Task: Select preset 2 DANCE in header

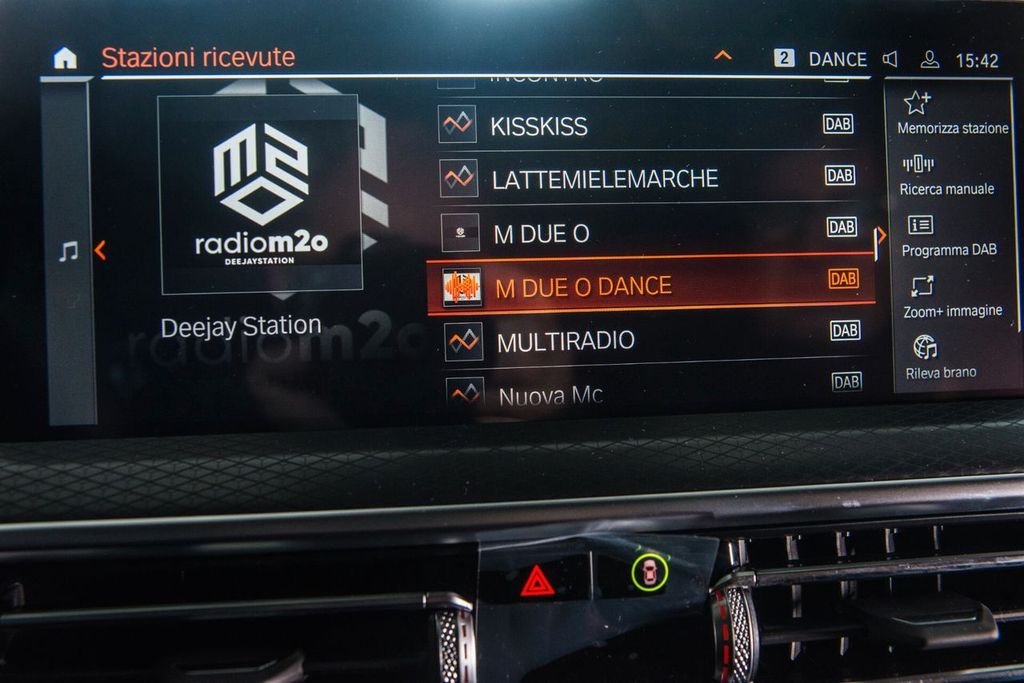Action: 821,59
